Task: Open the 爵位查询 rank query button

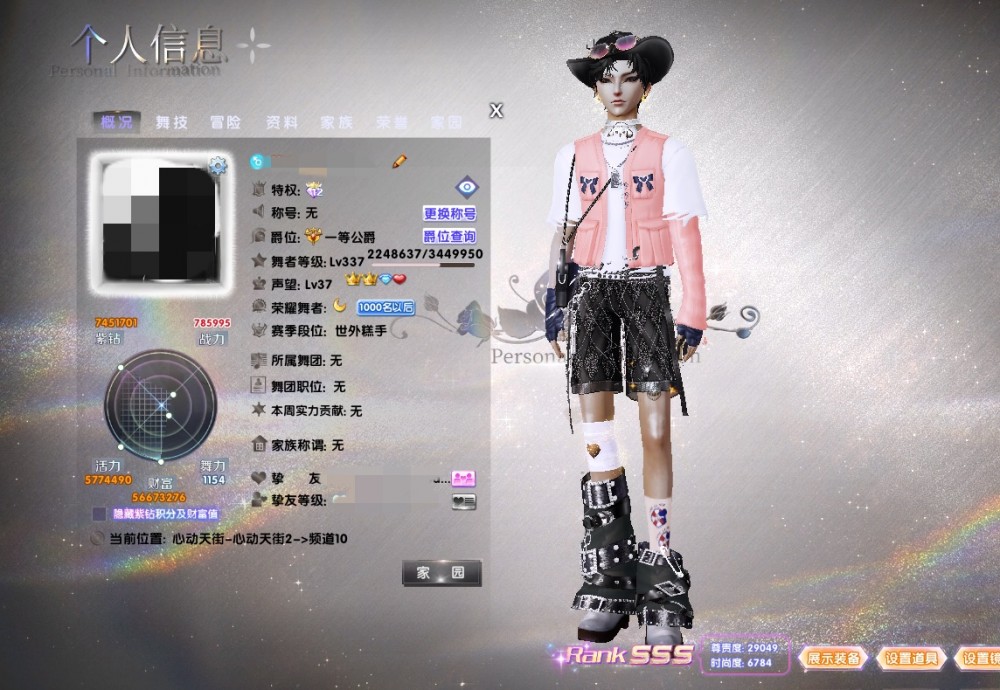Action: click(449, 236)
